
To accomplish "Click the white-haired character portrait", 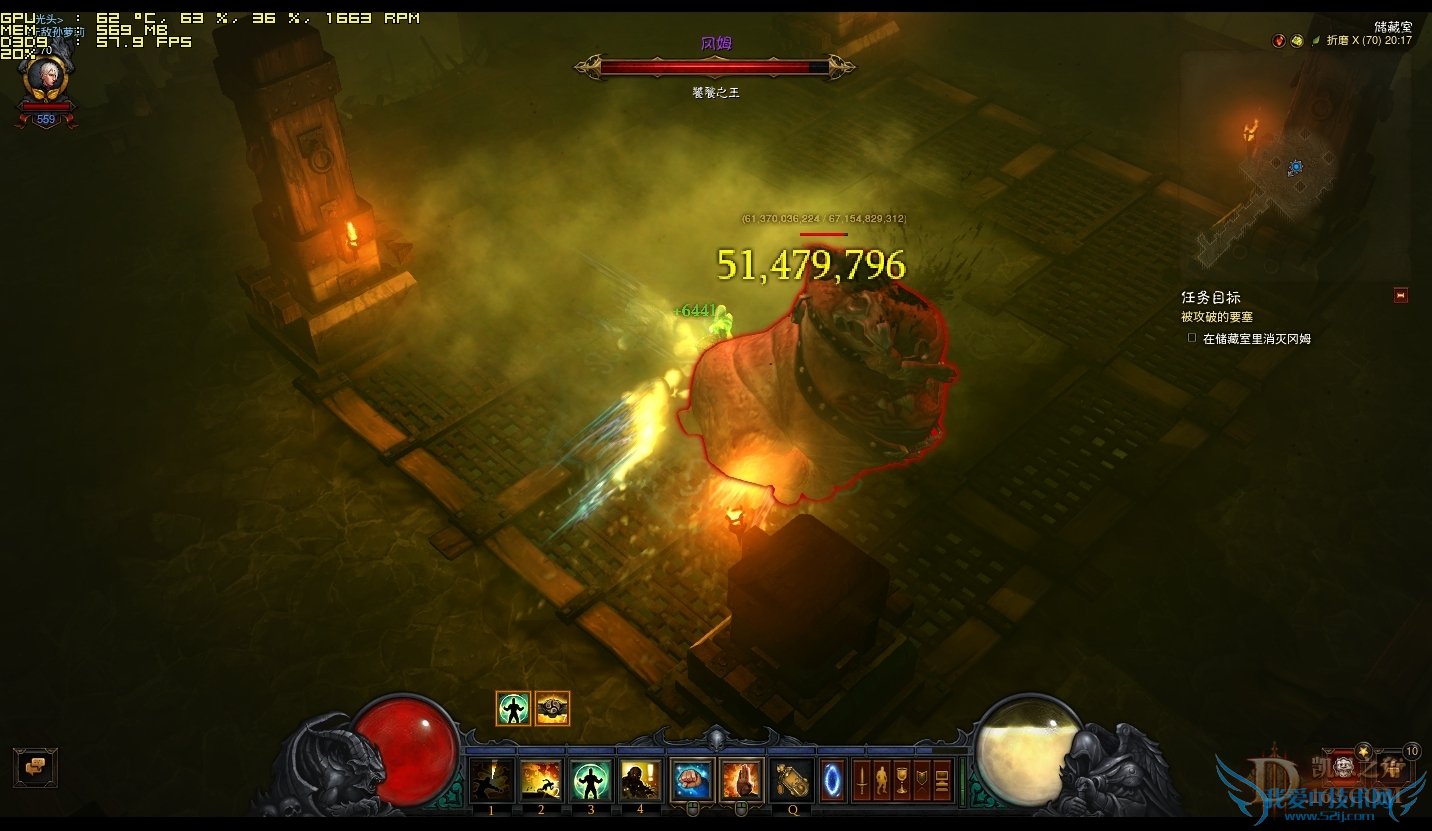I will [46, 78].
